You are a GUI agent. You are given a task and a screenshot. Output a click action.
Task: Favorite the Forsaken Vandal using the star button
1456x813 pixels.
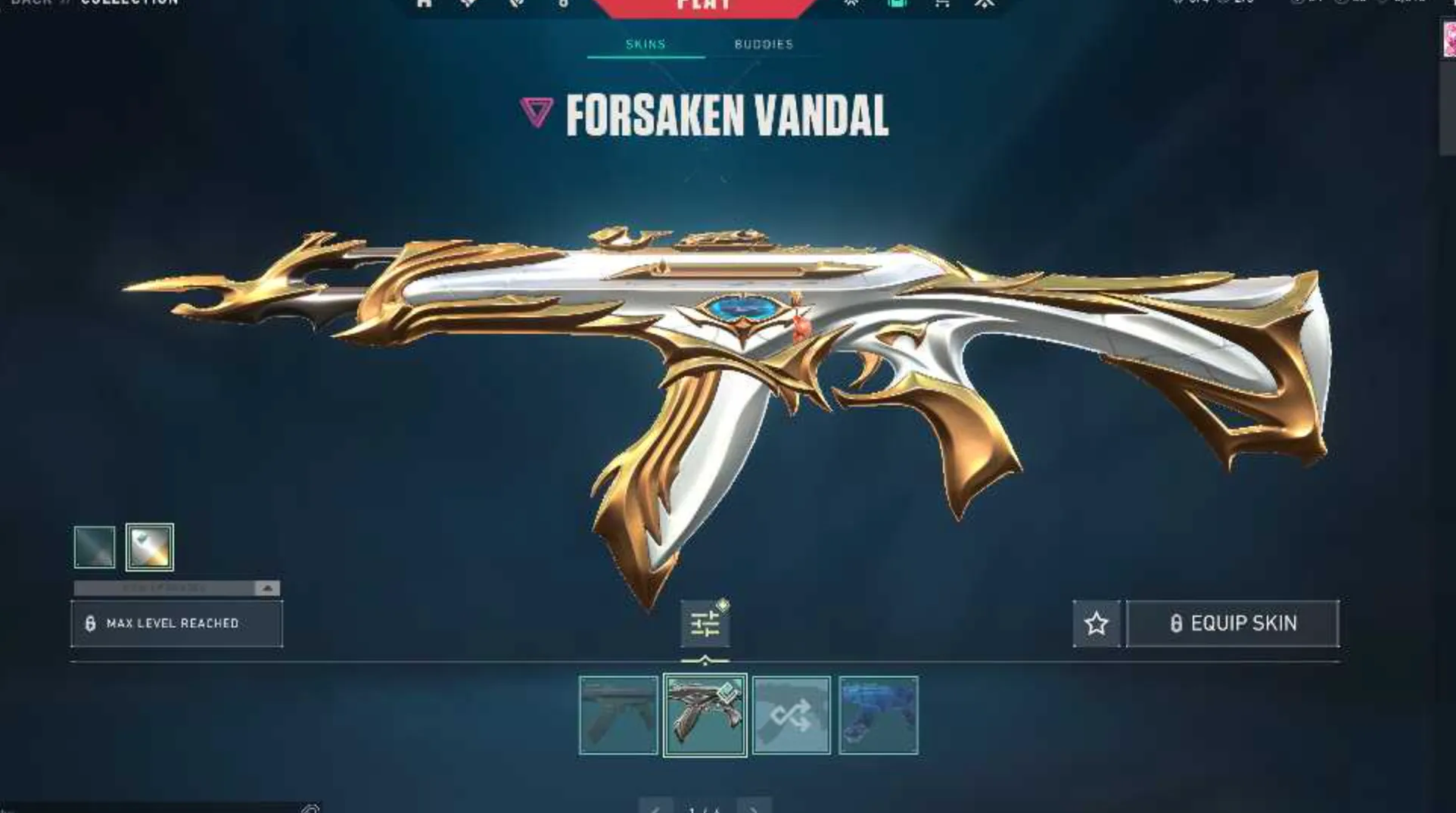coord(1096,624)
